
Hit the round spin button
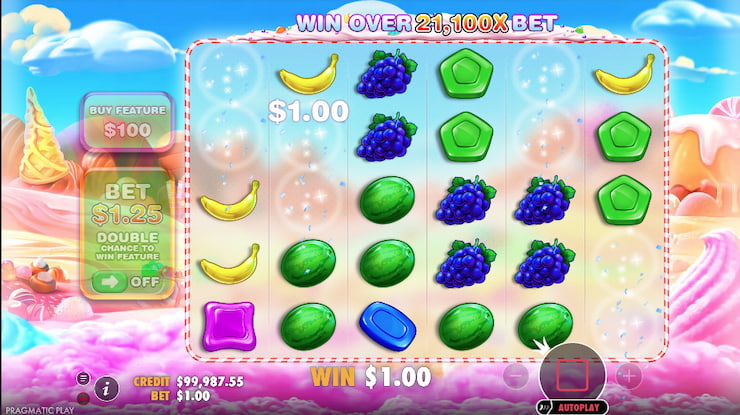click(572, 376)
